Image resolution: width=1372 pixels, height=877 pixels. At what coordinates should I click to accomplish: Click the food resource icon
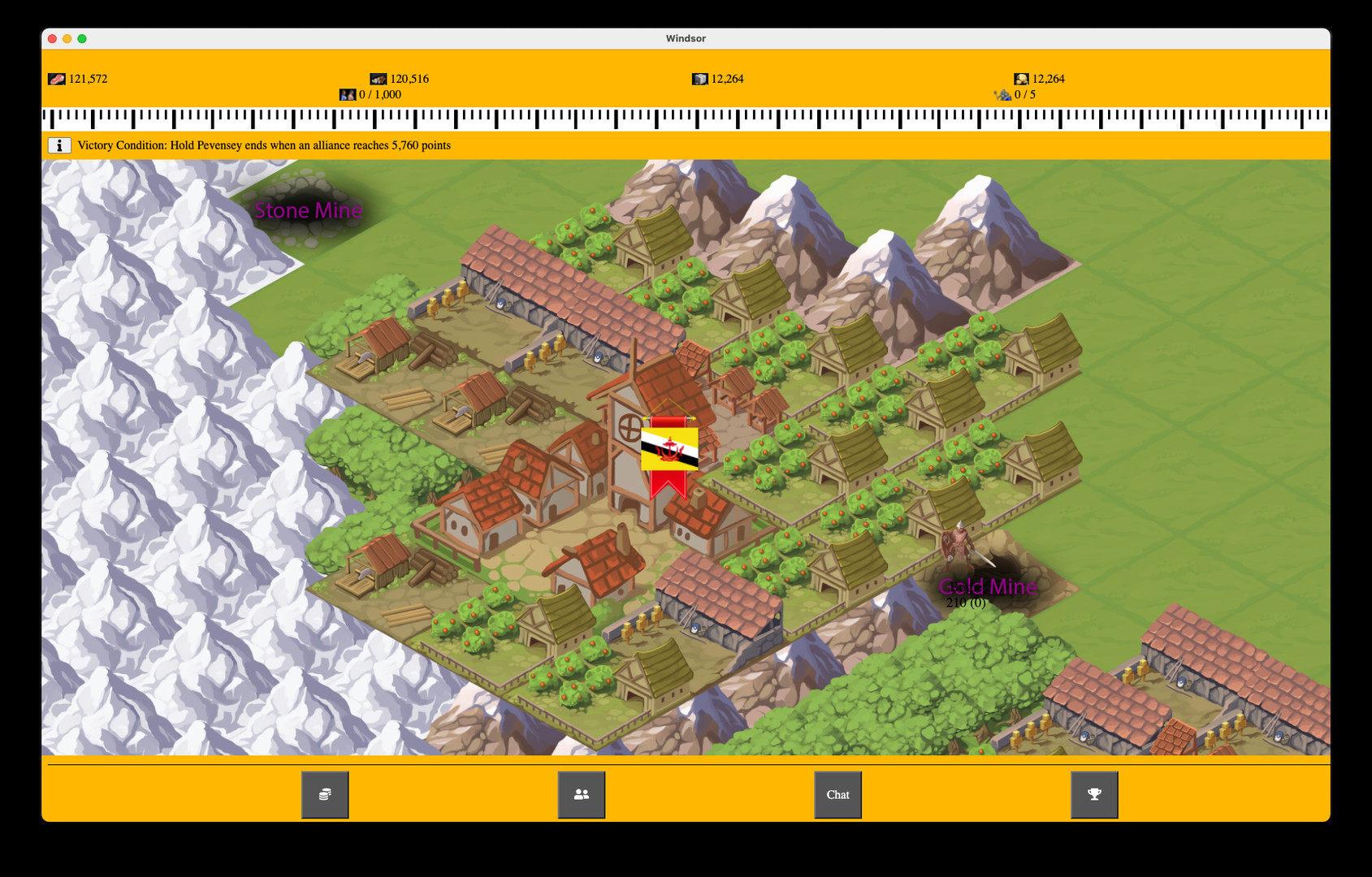point(55,79)
